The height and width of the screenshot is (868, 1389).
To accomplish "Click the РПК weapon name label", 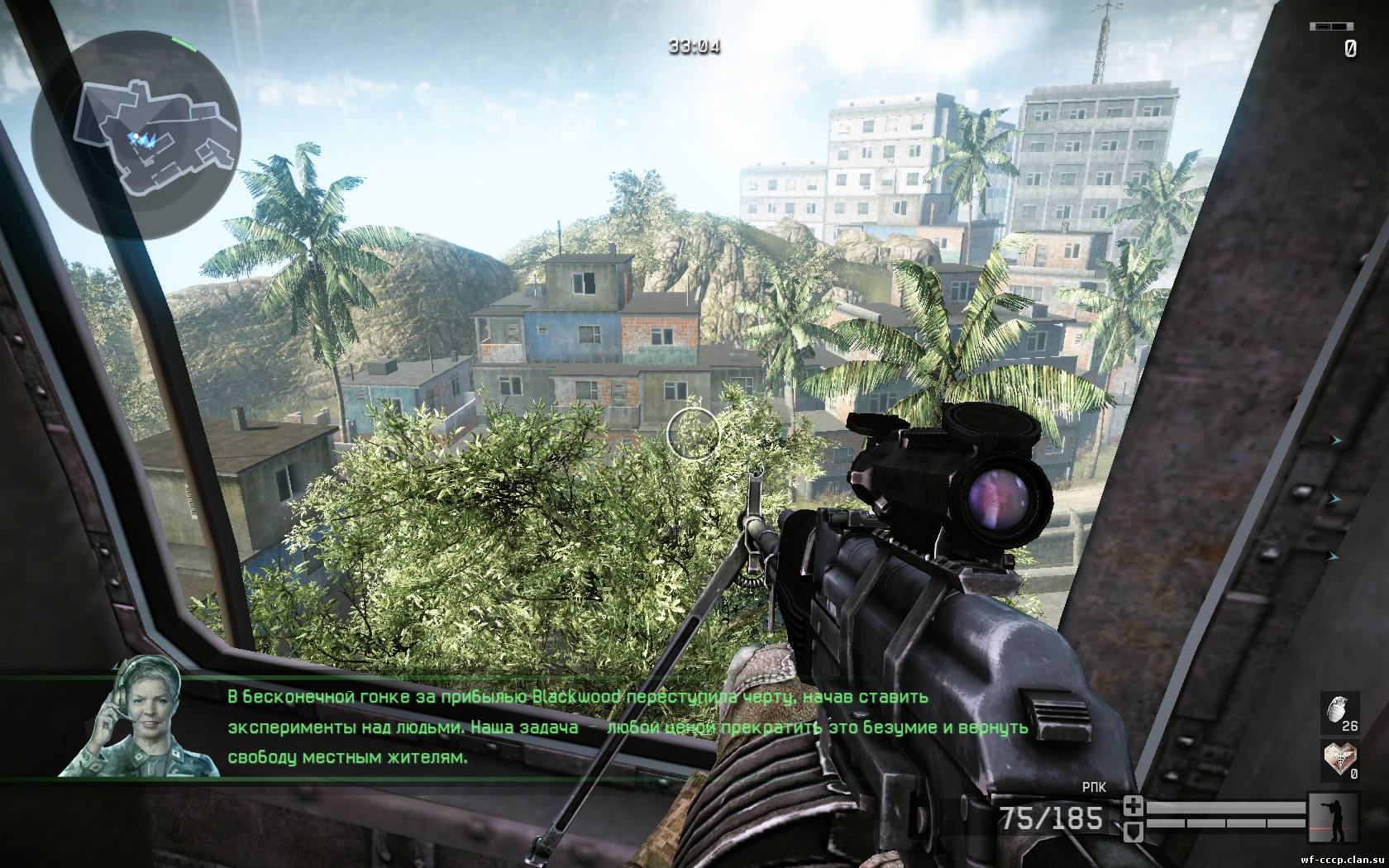I will [1093, 788].
